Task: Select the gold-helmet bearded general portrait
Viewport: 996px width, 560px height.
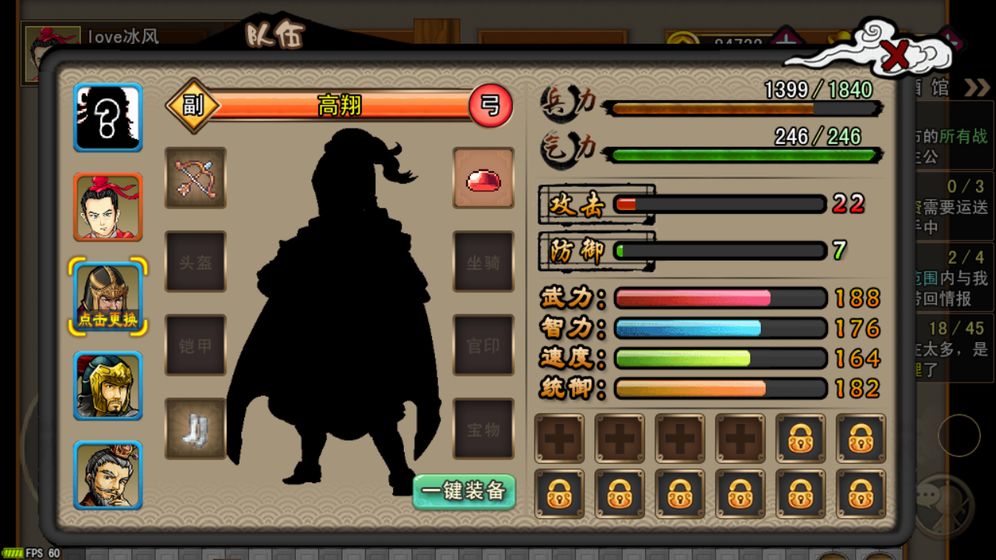Action: click(x=108, y=386)
